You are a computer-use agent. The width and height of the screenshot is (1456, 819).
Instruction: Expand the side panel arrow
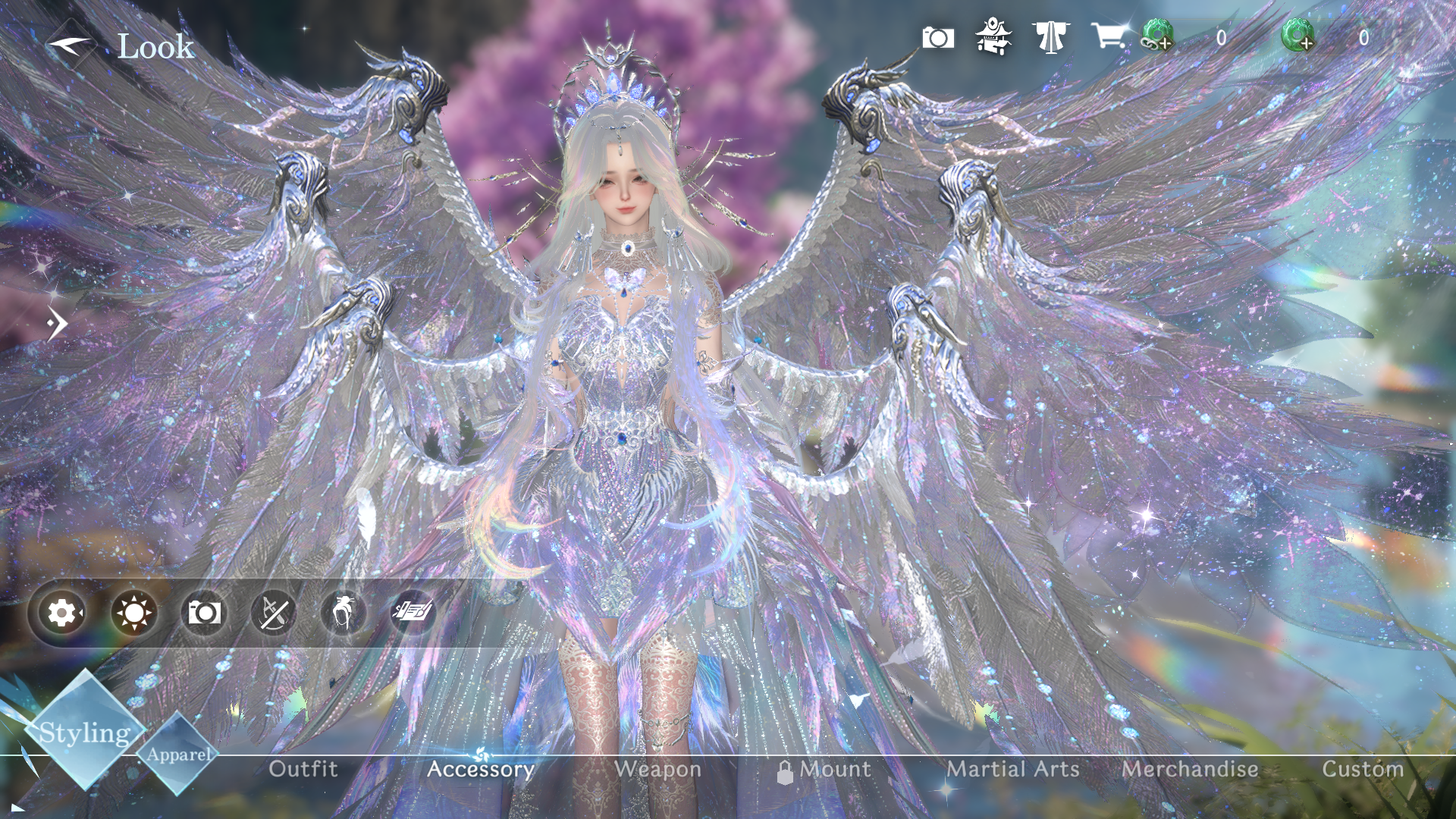coord(57,324)
